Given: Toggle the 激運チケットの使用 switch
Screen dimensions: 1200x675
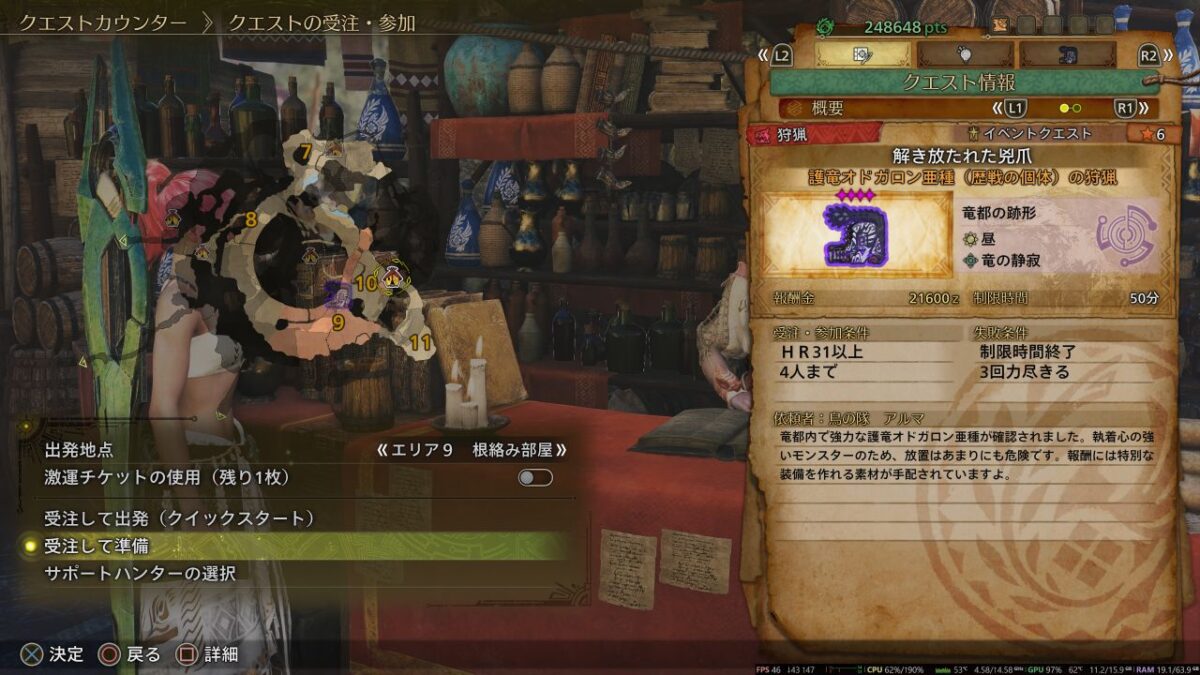Looking at the screenshot, I should point(535,478).
